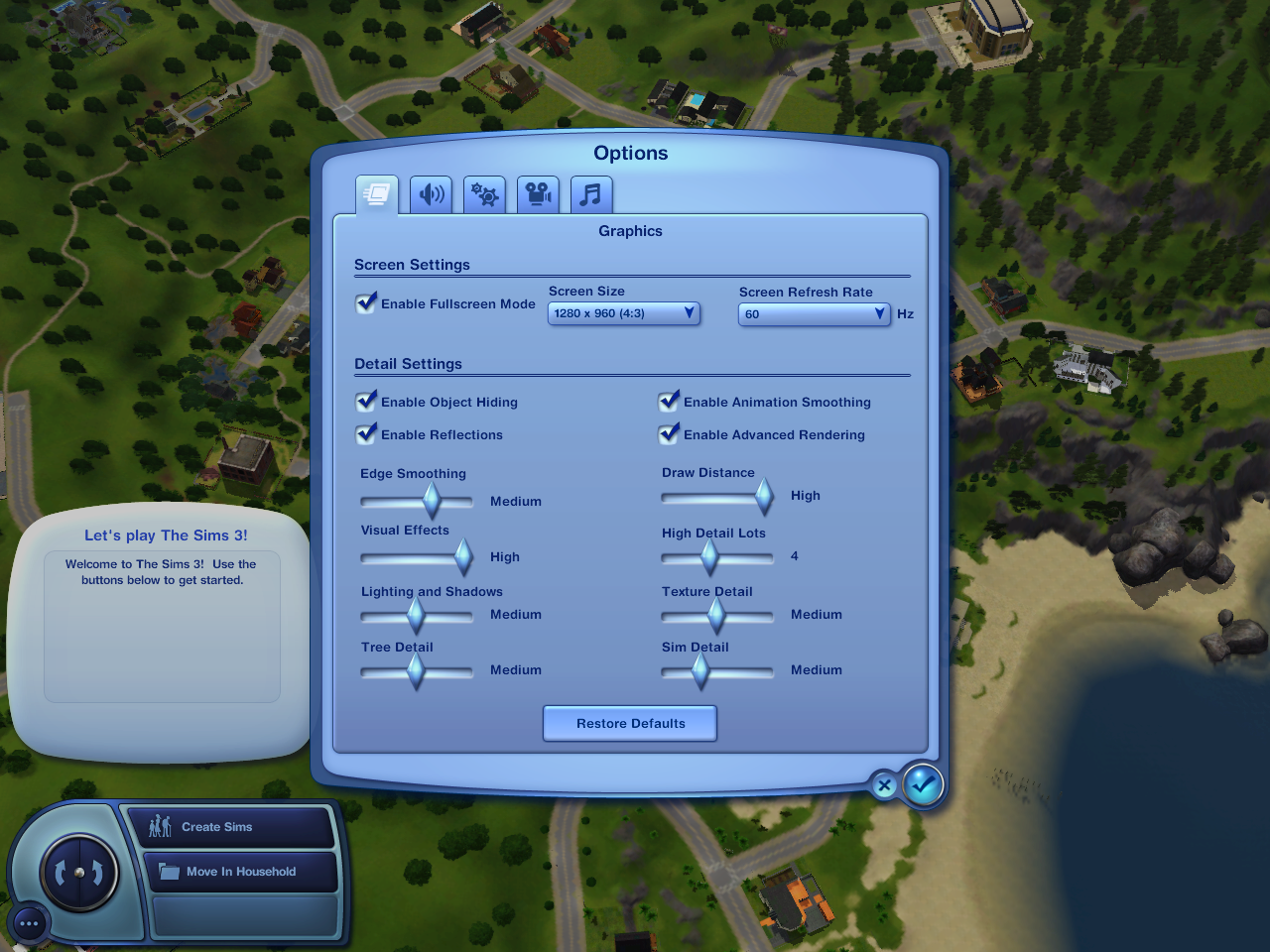Viewport: 1270px width, 952px height.
Task: Toggle Enable Fullscreen Mode checkbox
Action: tap(367, 302)
